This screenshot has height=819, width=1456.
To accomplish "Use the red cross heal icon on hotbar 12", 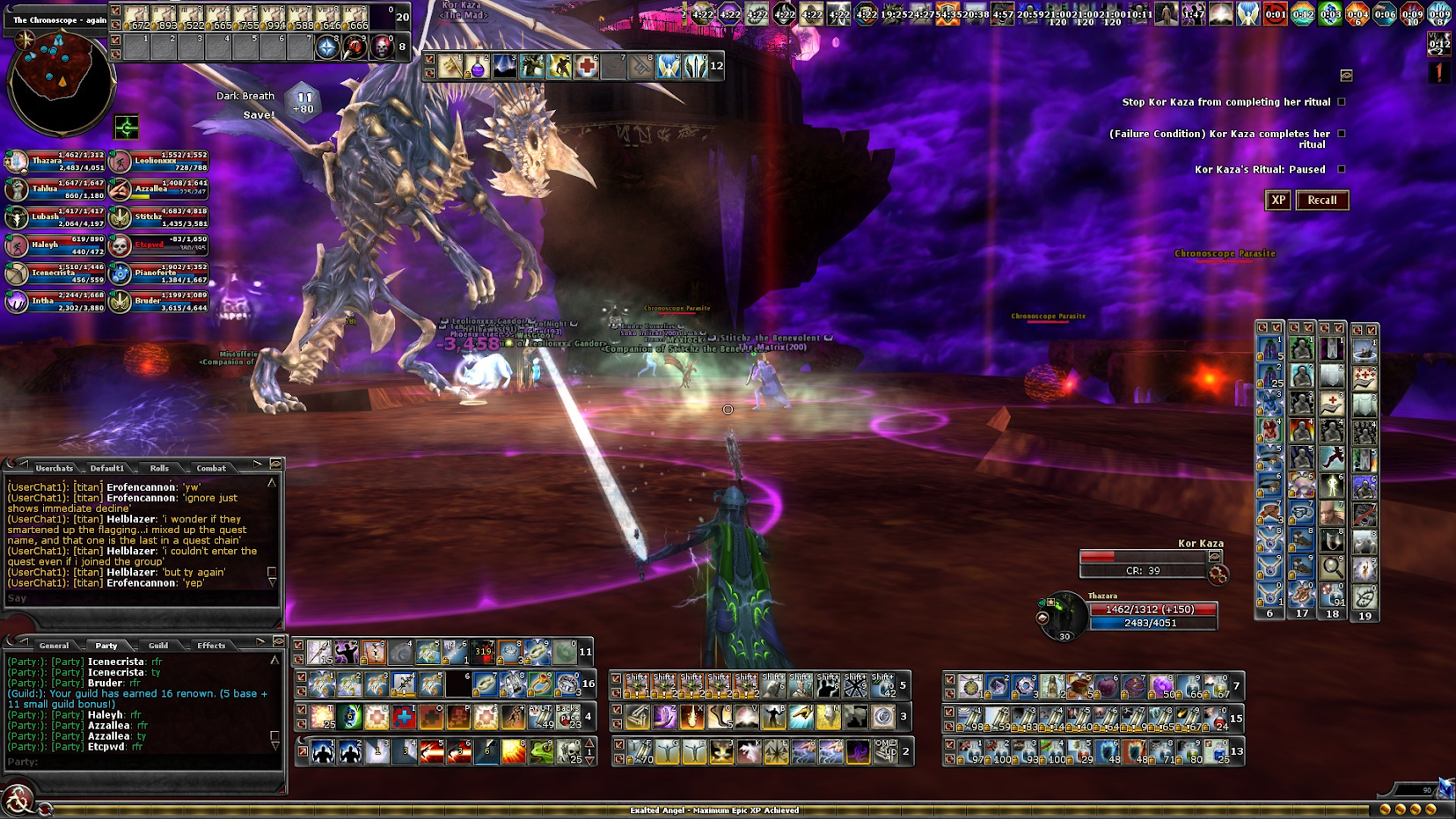I will [x=587, y=66].
